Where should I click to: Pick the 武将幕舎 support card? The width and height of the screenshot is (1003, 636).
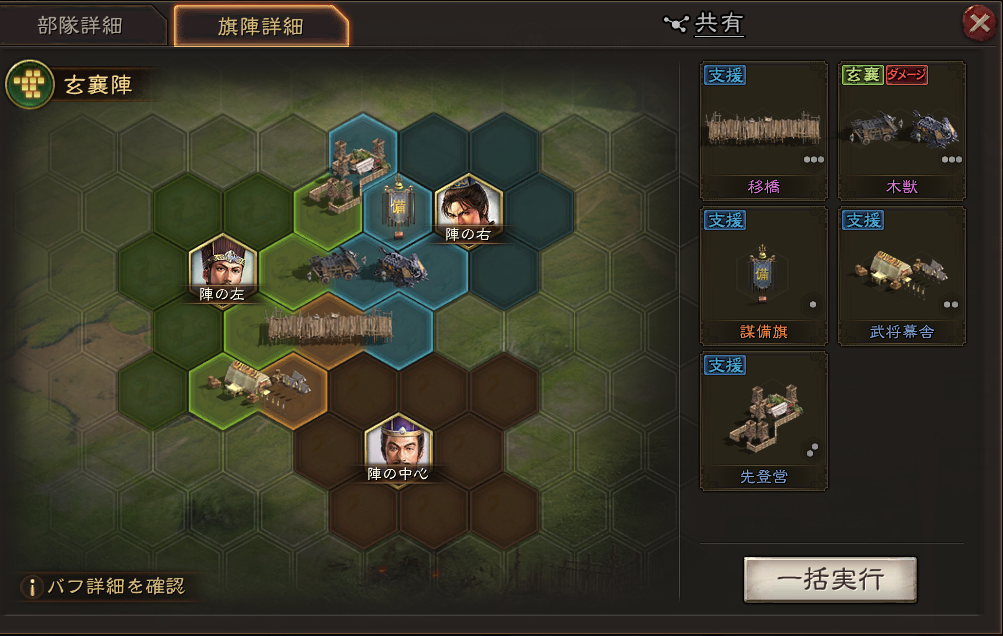click(902, 275)
